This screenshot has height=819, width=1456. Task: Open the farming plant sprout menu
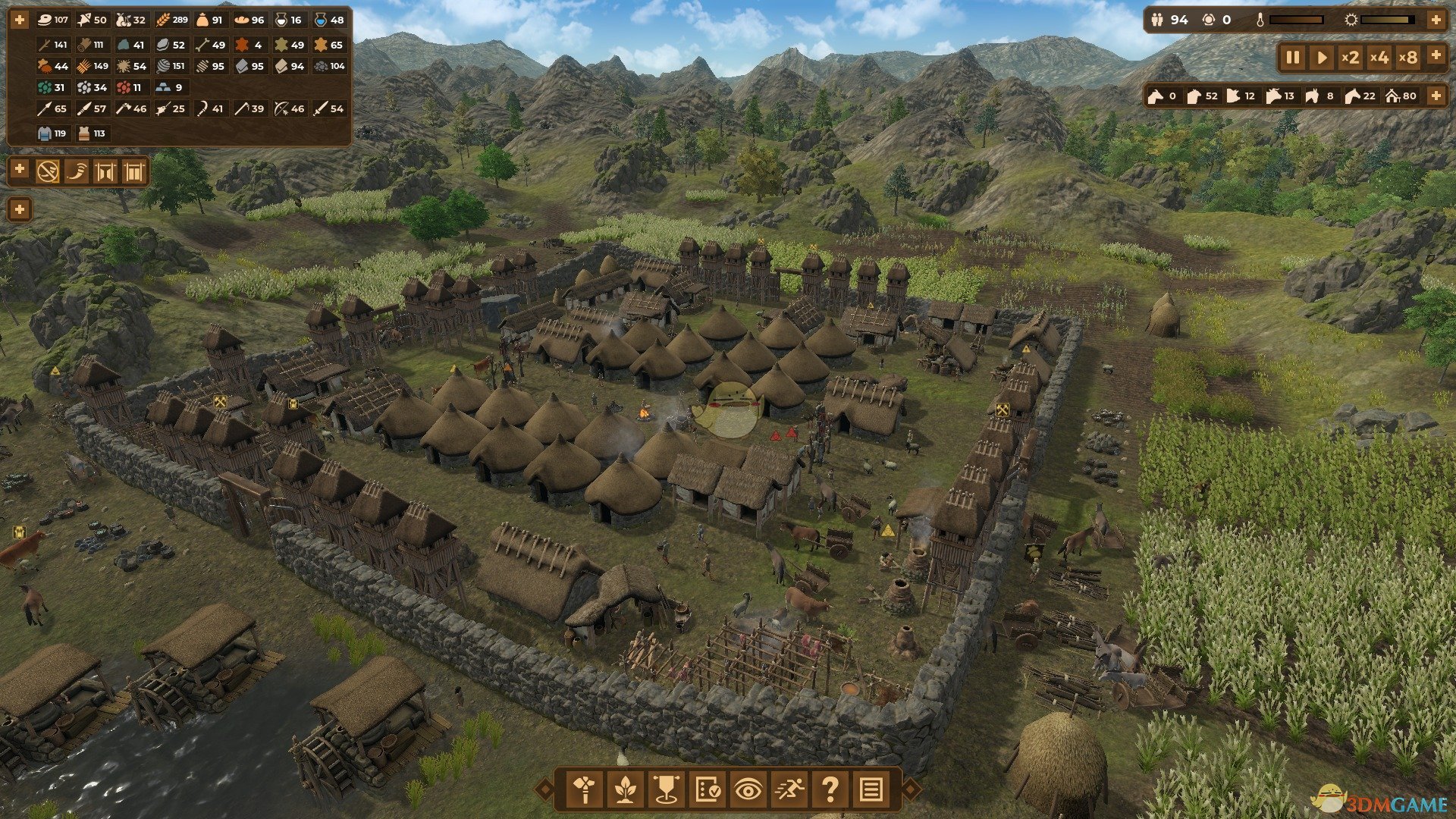click(625, 790)
